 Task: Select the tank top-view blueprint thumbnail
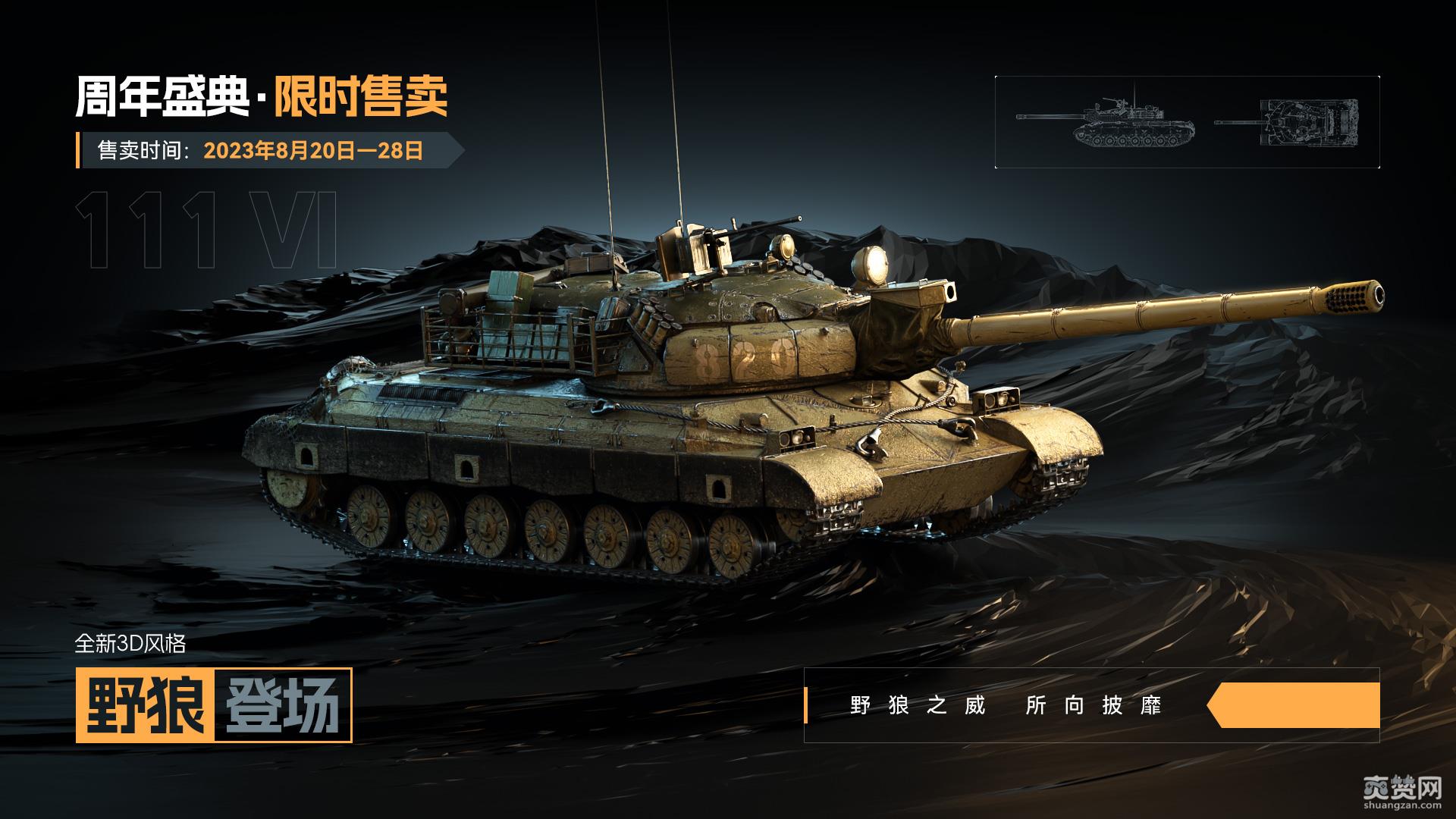click(1287, 121)
